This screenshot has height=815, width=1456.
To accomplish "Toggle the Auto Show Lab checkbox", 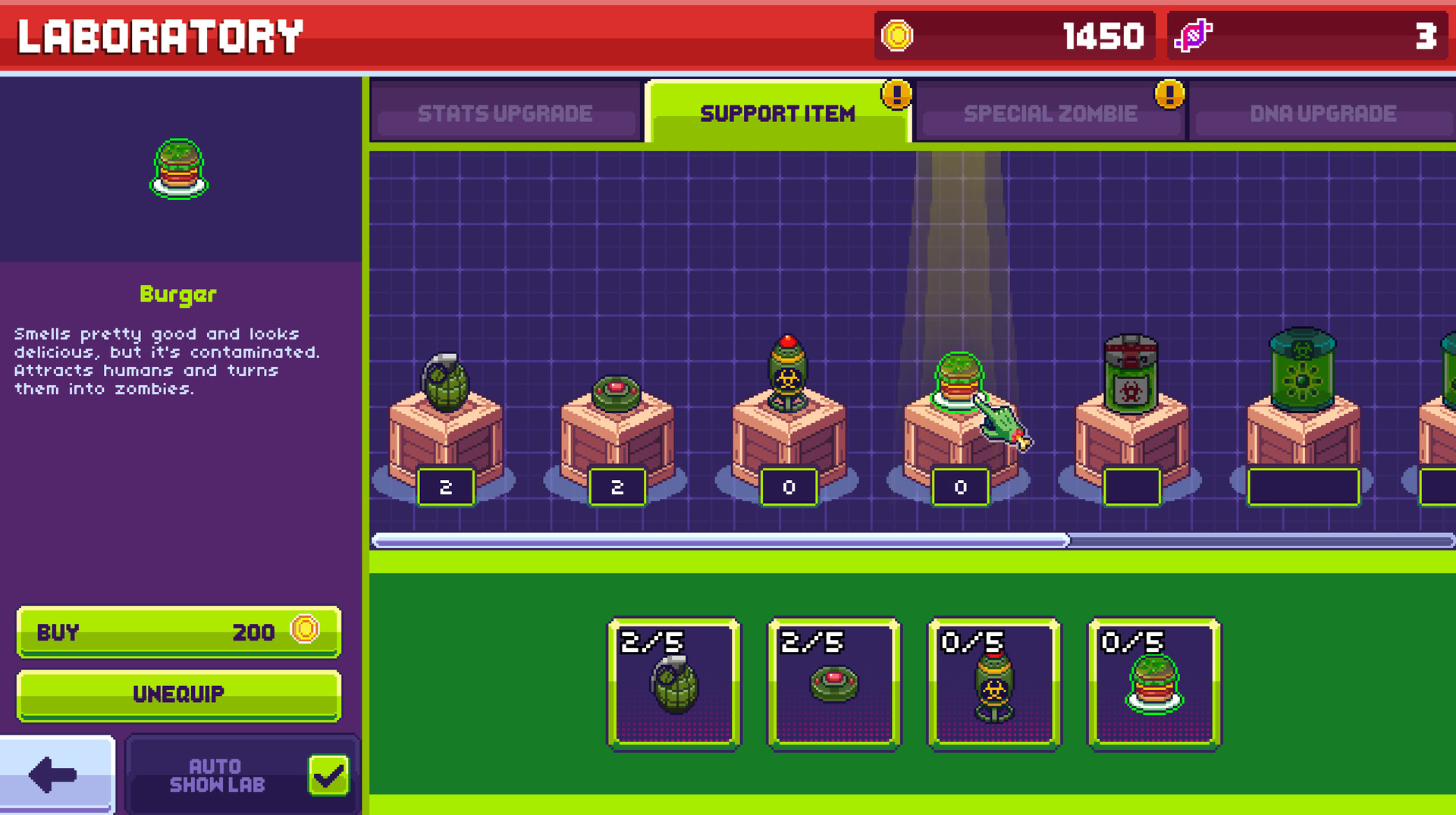I will 327,775.
